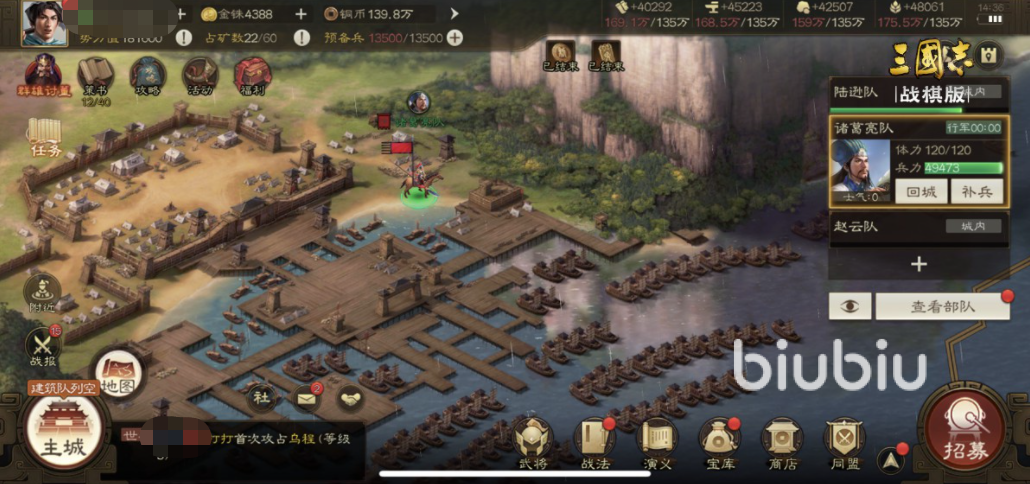Image resolution: width=1030 pixels, height=484 pixels.
Task: Open 群雄讨董 event icon
Action: [x=42, y=76]
